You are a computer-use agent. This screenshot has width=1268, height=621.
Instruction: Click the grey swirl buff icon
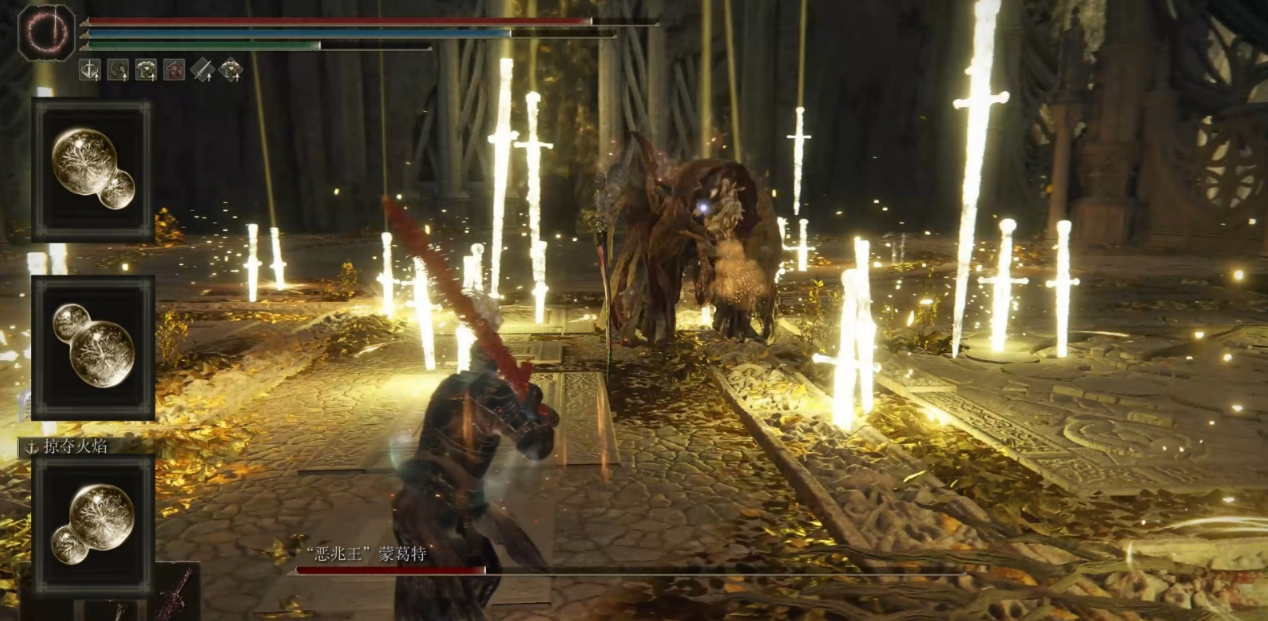(118, 70)
